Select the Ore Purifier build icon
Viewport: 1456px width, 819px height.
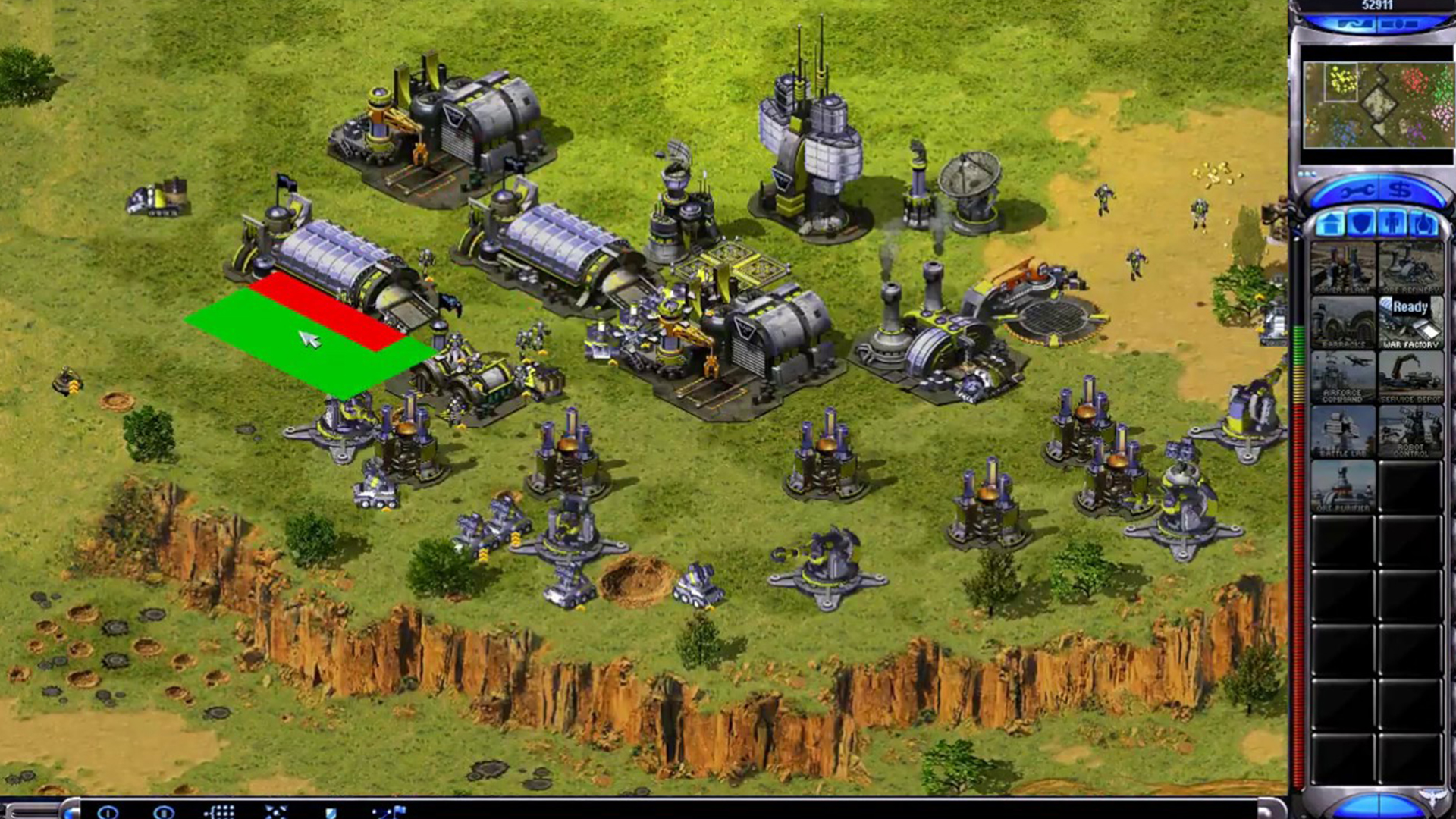(x=1343, y=487)
